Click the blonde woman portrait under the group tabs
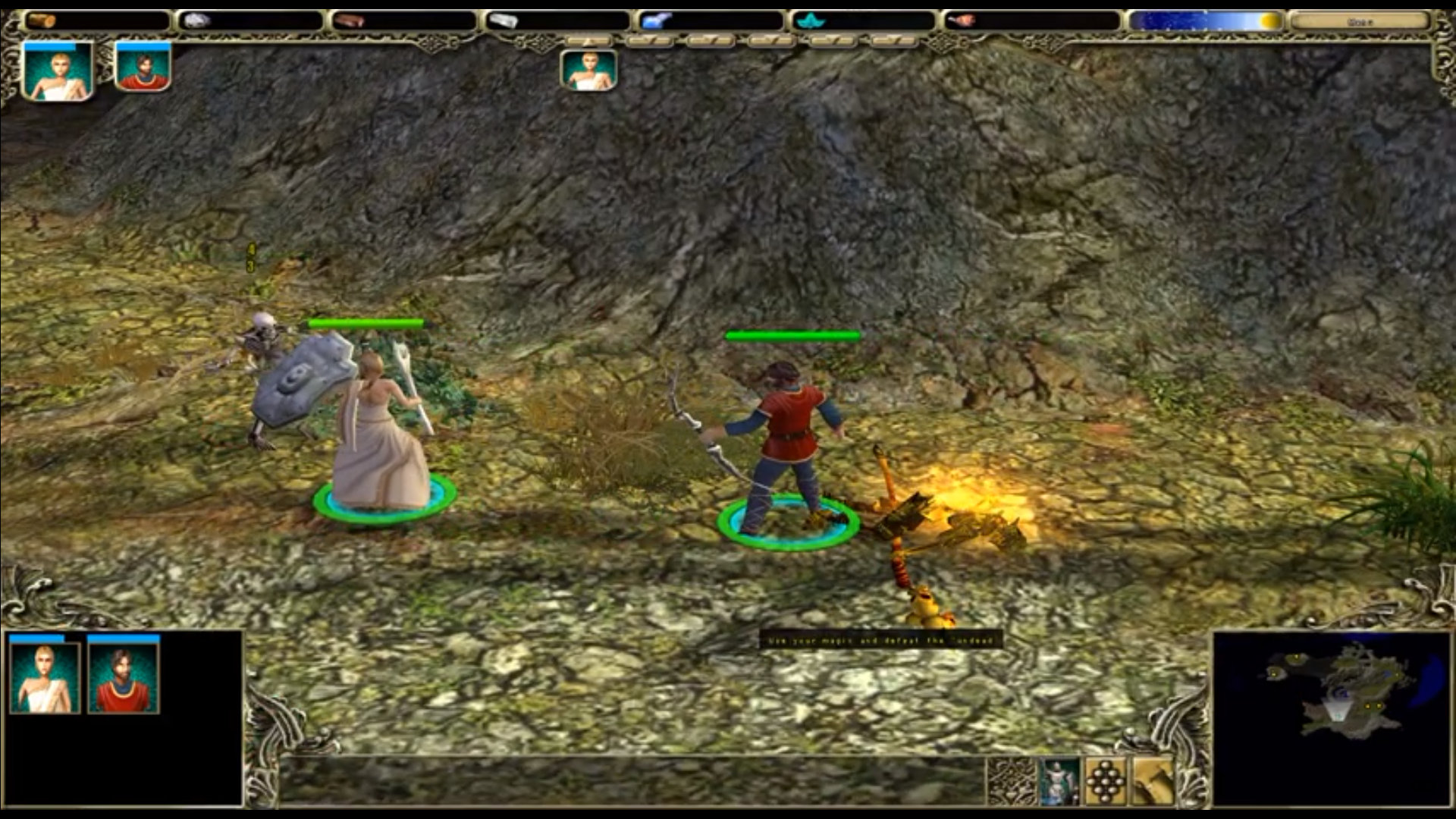Image resolution: width=1456 pixels, height=819 pixels. point(588,71)
